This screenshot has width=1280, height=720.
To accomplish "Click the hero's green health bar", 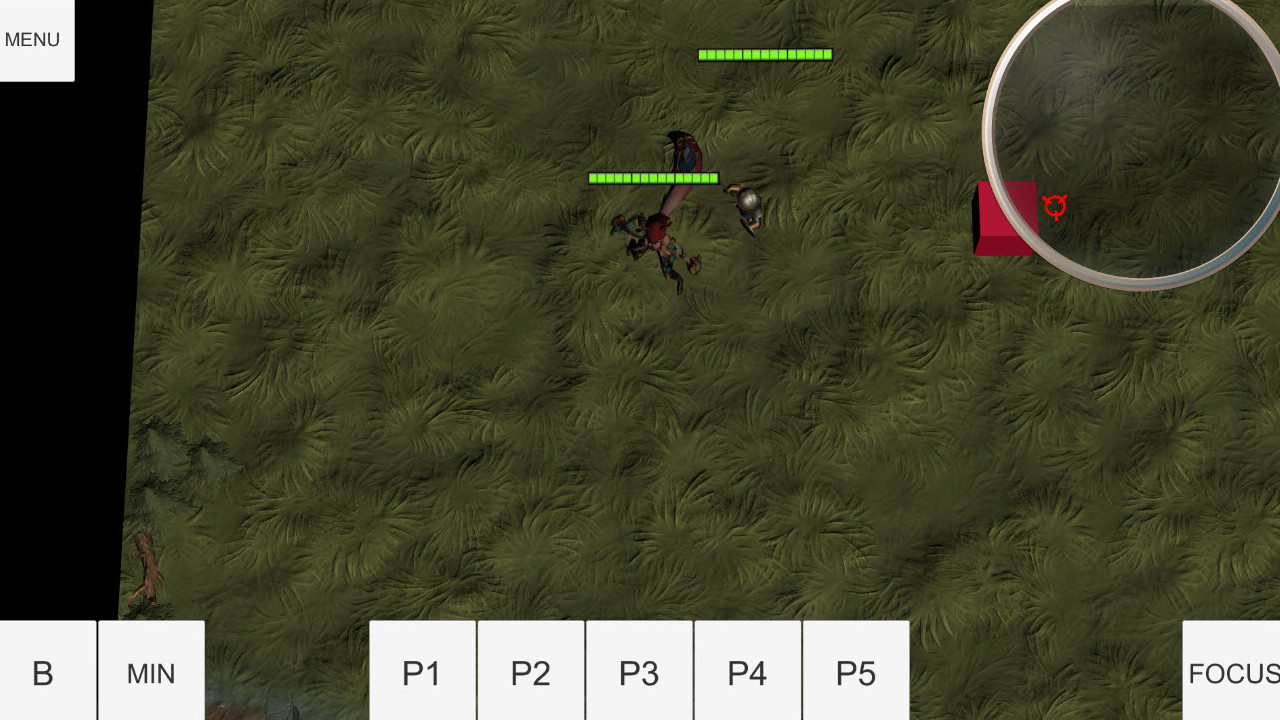I will pos(652,177).
